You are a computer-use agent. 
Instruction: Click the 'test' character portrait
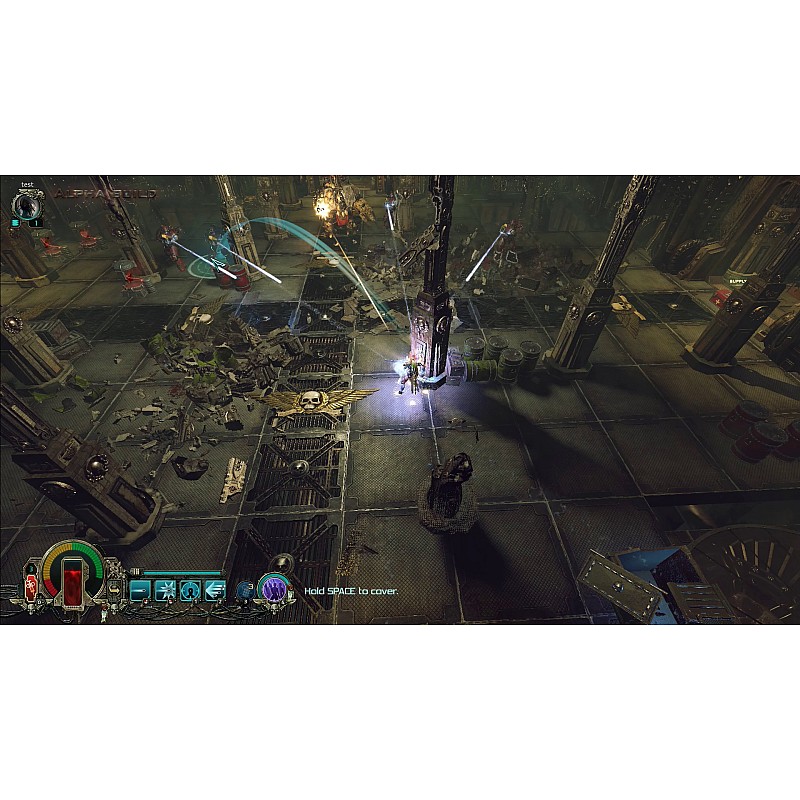[x=28, y=204]
